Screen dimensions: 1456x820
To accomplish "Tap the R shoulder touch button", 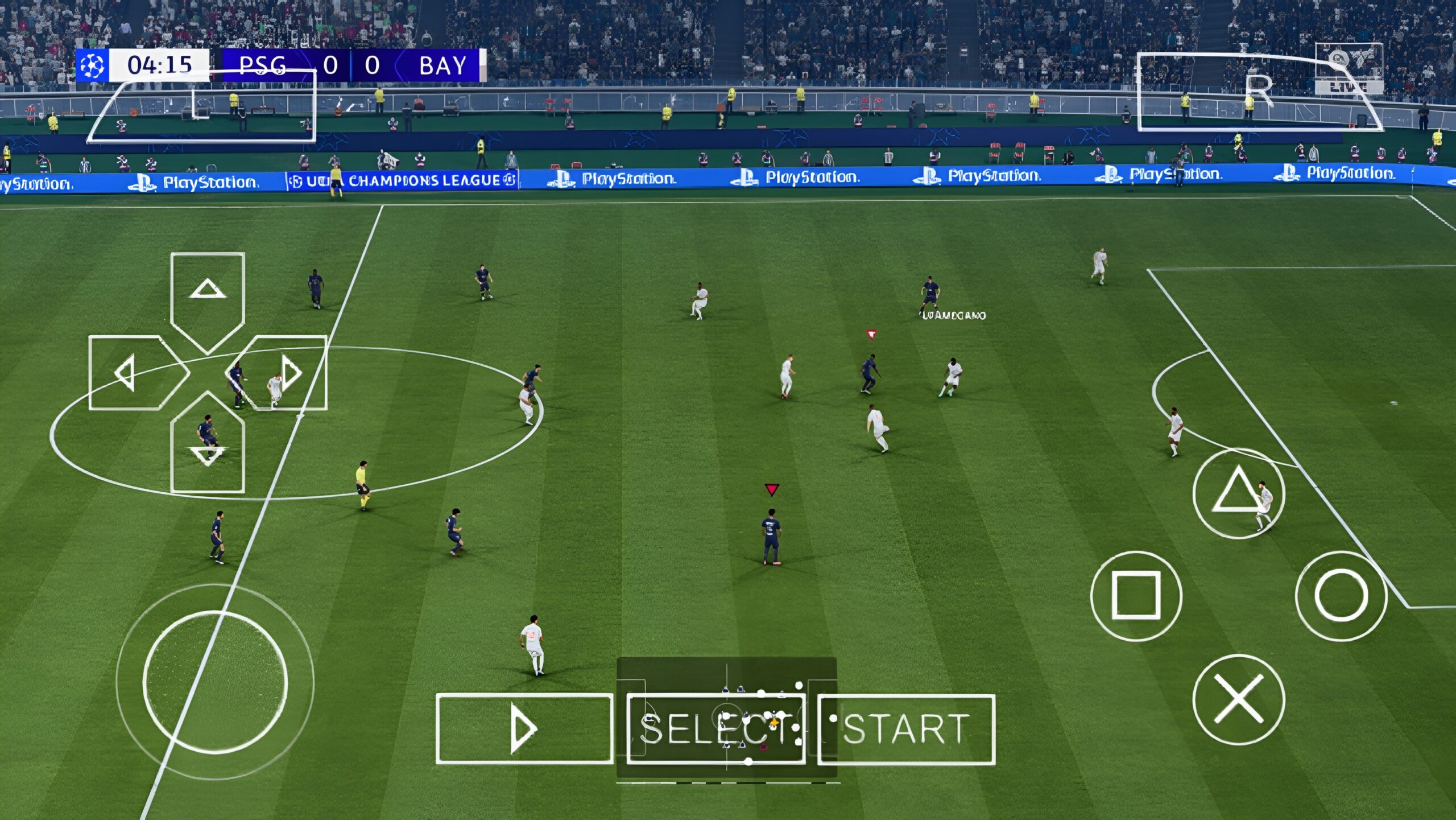I will [1259, 92].
